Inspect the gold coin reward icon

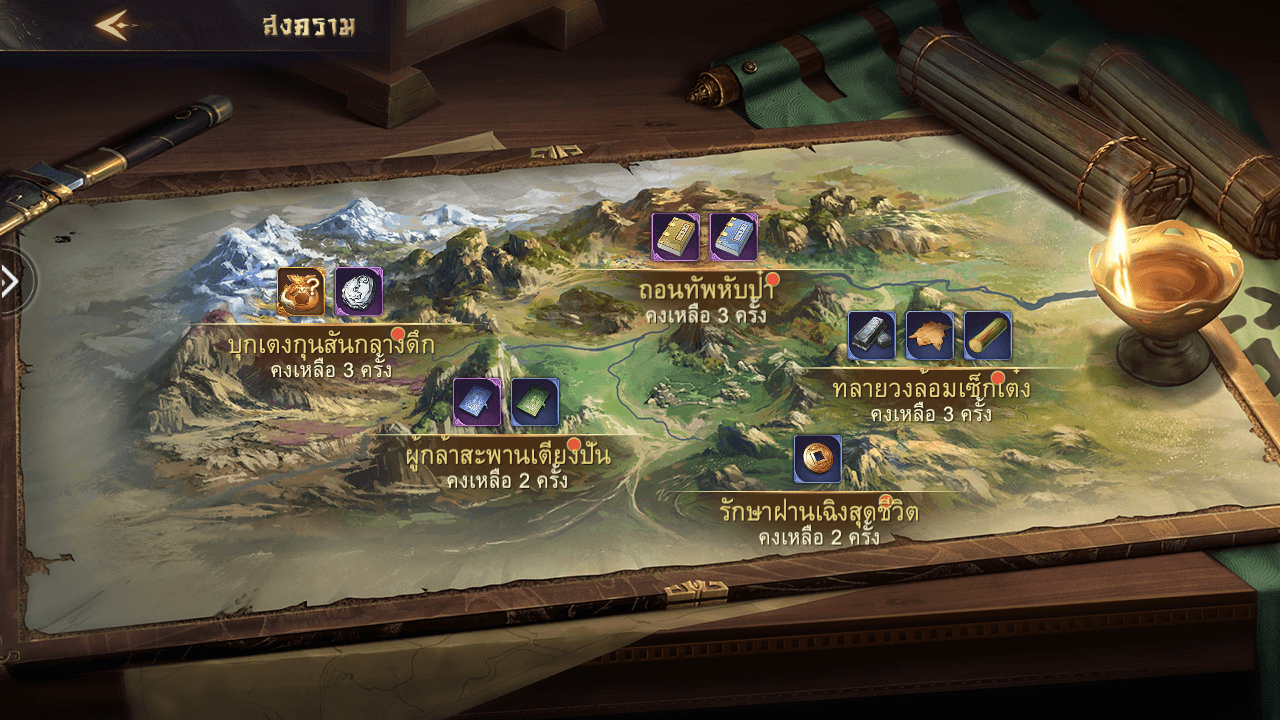tap(818, 459)
